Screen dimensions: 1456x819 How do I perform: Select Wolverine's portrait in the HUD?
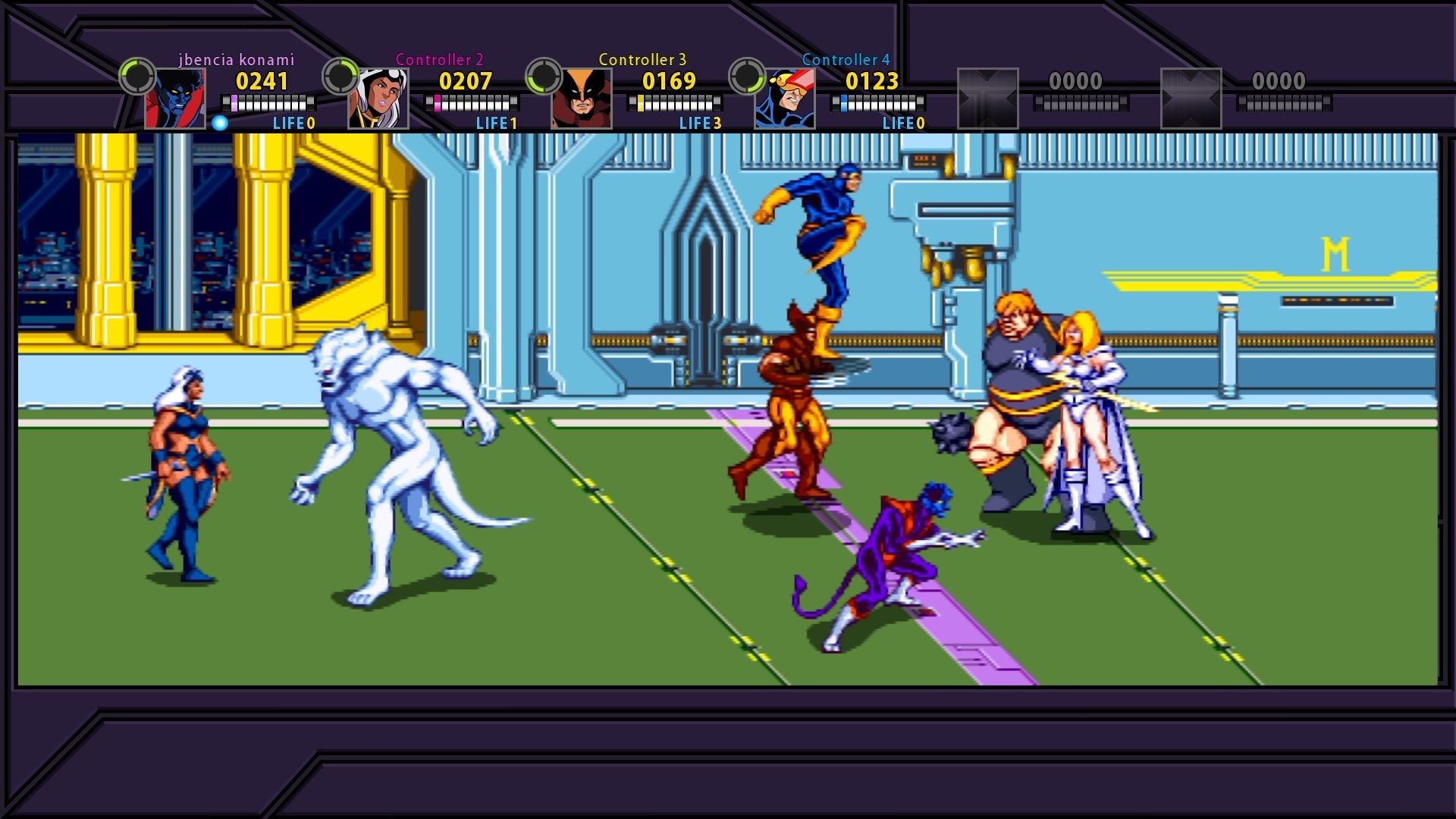(x=582, y=96)
